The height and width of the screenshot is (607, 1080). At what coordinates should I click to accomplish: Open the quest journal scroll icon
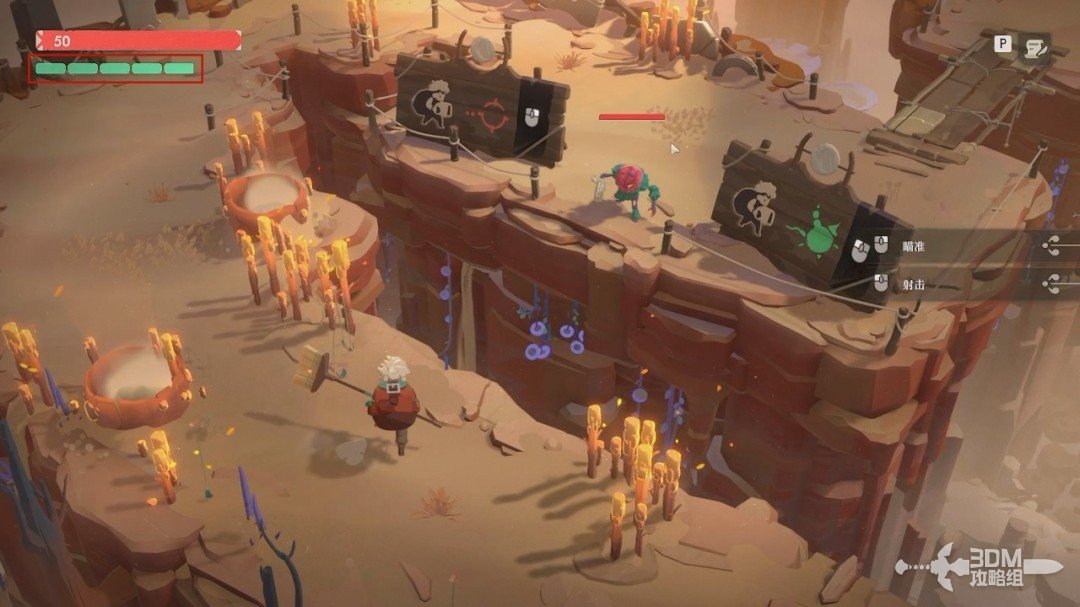1036,46
